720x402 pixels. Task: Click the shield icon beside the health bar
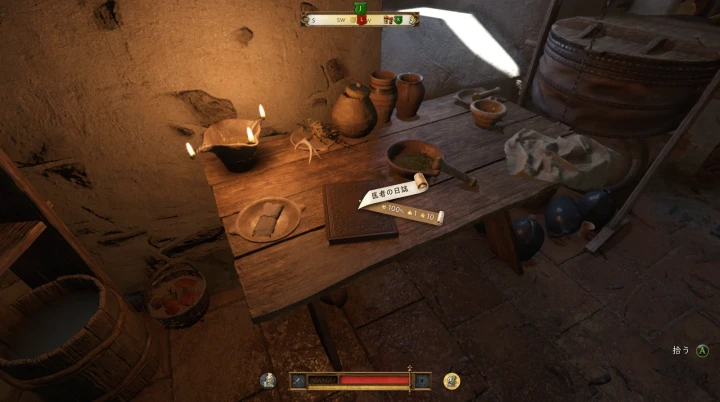pyautogui.click(x=423, y=380)
